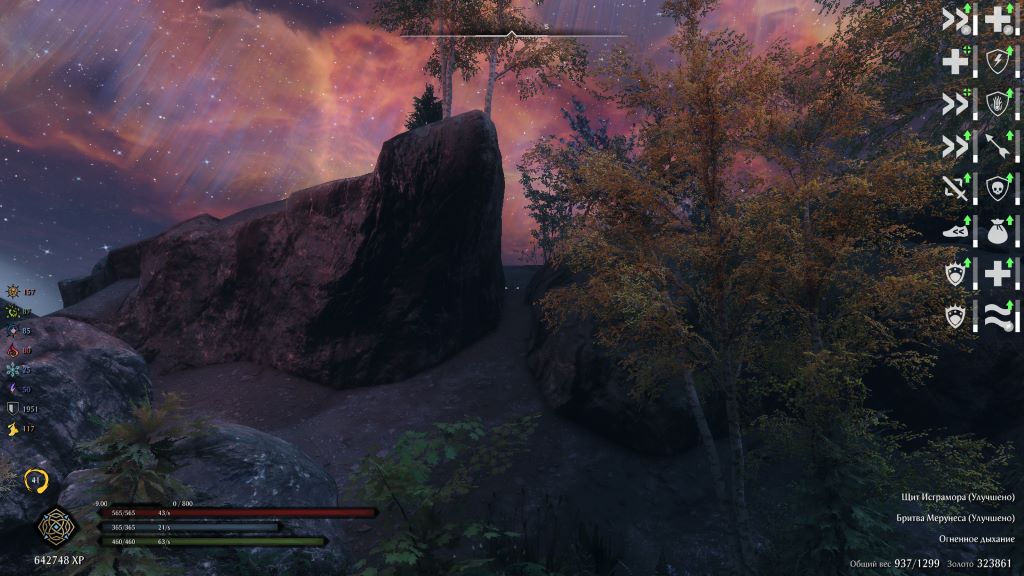Image resolution: width=1024 pixels, height=576 pixels.
Task: Click the crossed-out sword effect icon
Action: [957, 189]
